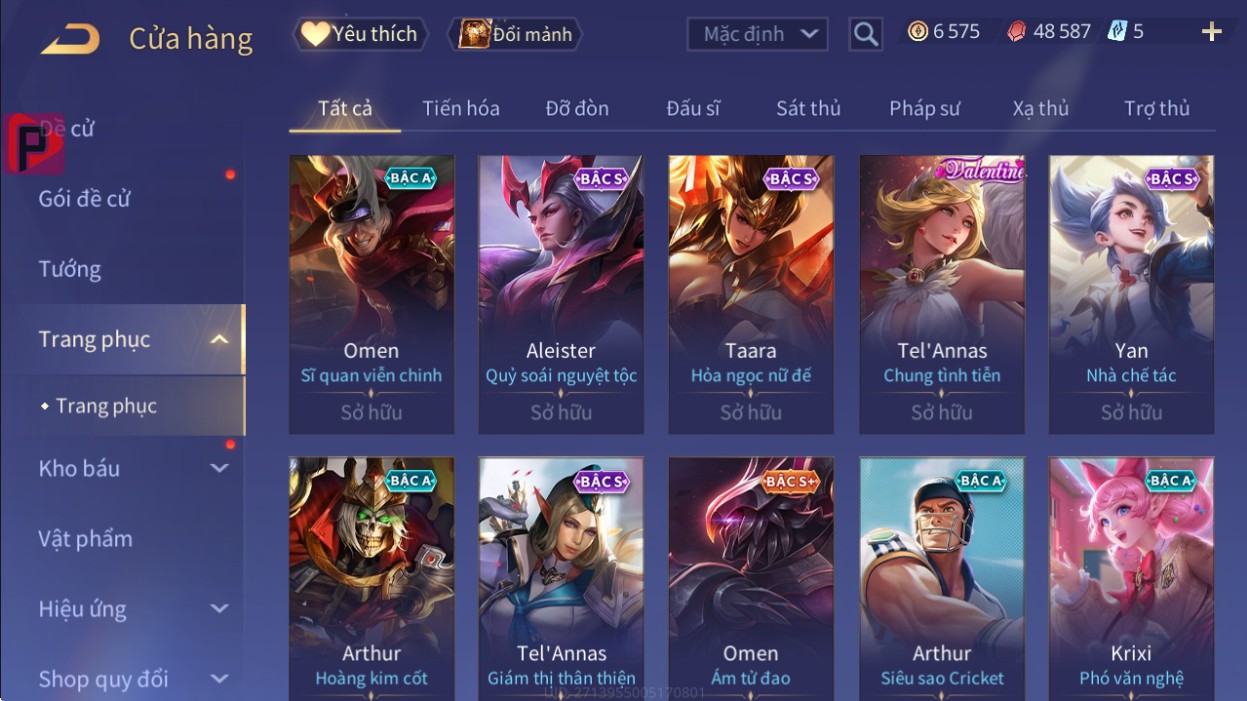Choose the Yan Nhà chế tác skin card
The width and height of the screenshot is (1247, 701).
[x=1131, y=294]
